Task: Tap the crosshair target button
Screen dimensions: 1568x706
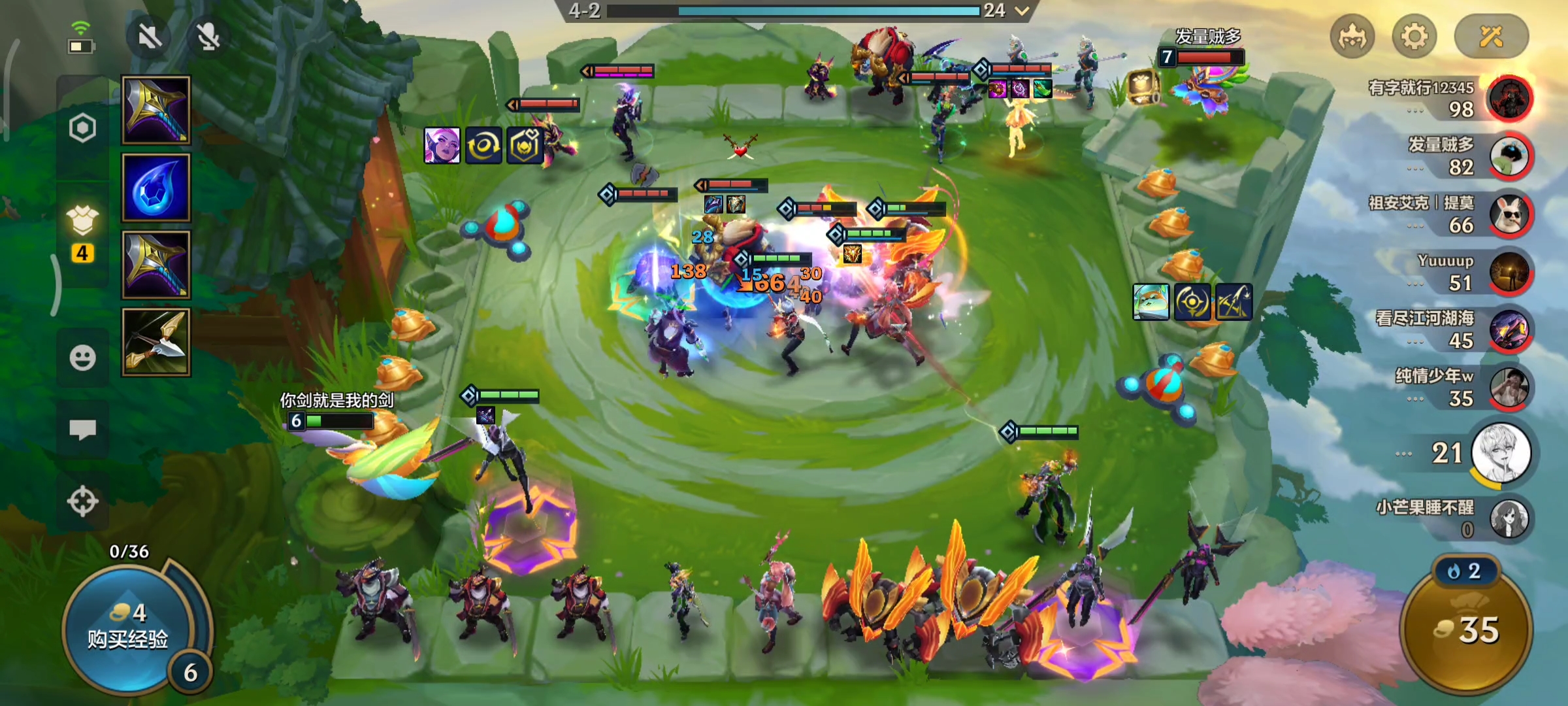Action: tap(83, 501)
